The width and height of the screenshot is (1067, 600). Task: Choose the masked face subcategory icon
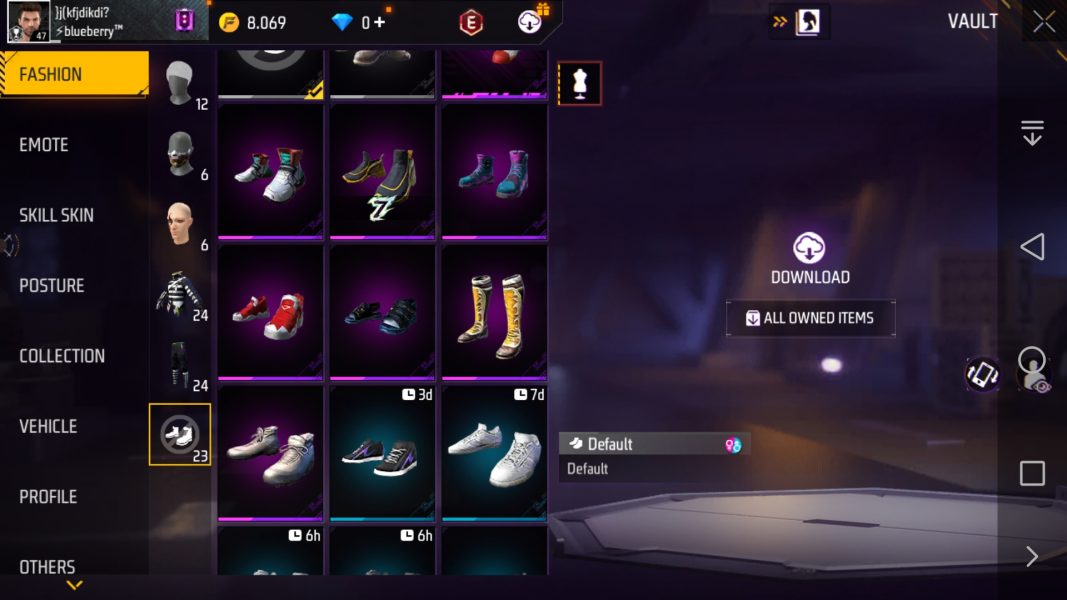tap(180, 153)
